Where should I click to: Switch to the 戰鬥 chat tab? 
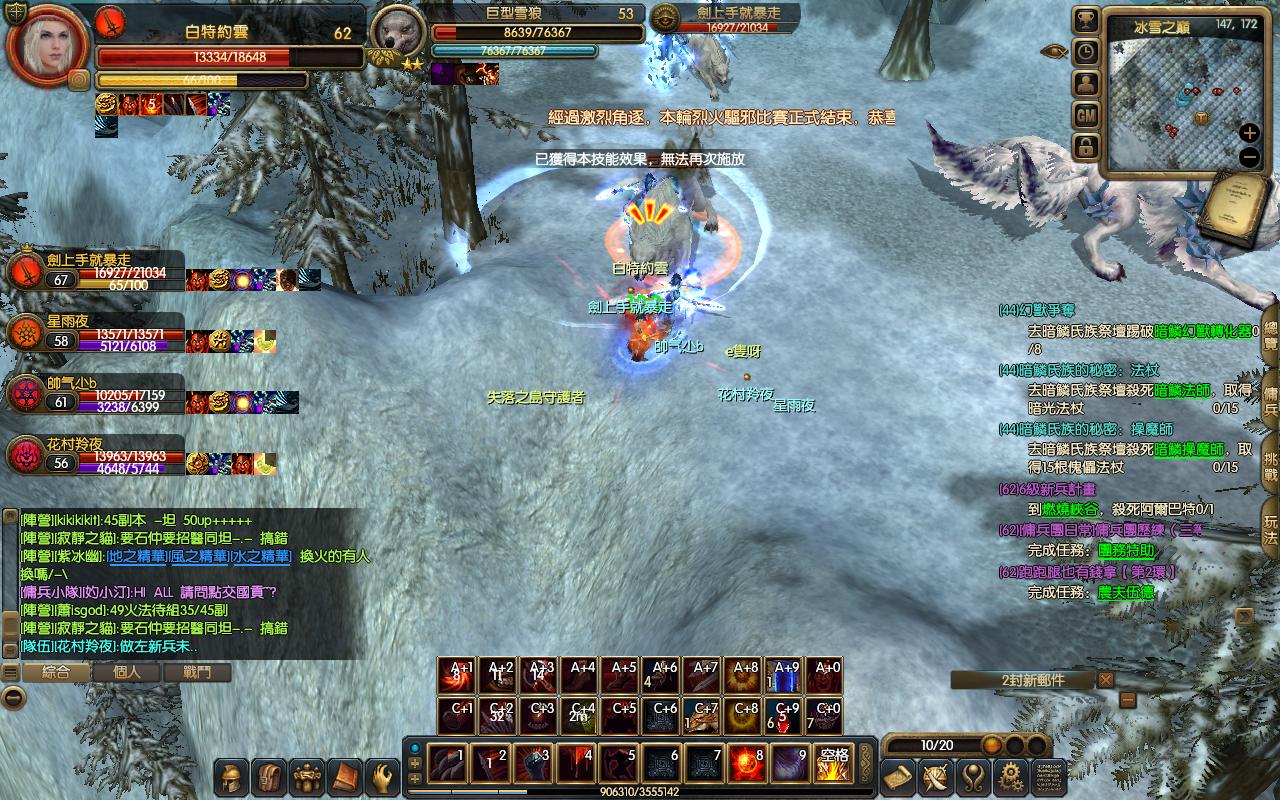coord(197,672)
